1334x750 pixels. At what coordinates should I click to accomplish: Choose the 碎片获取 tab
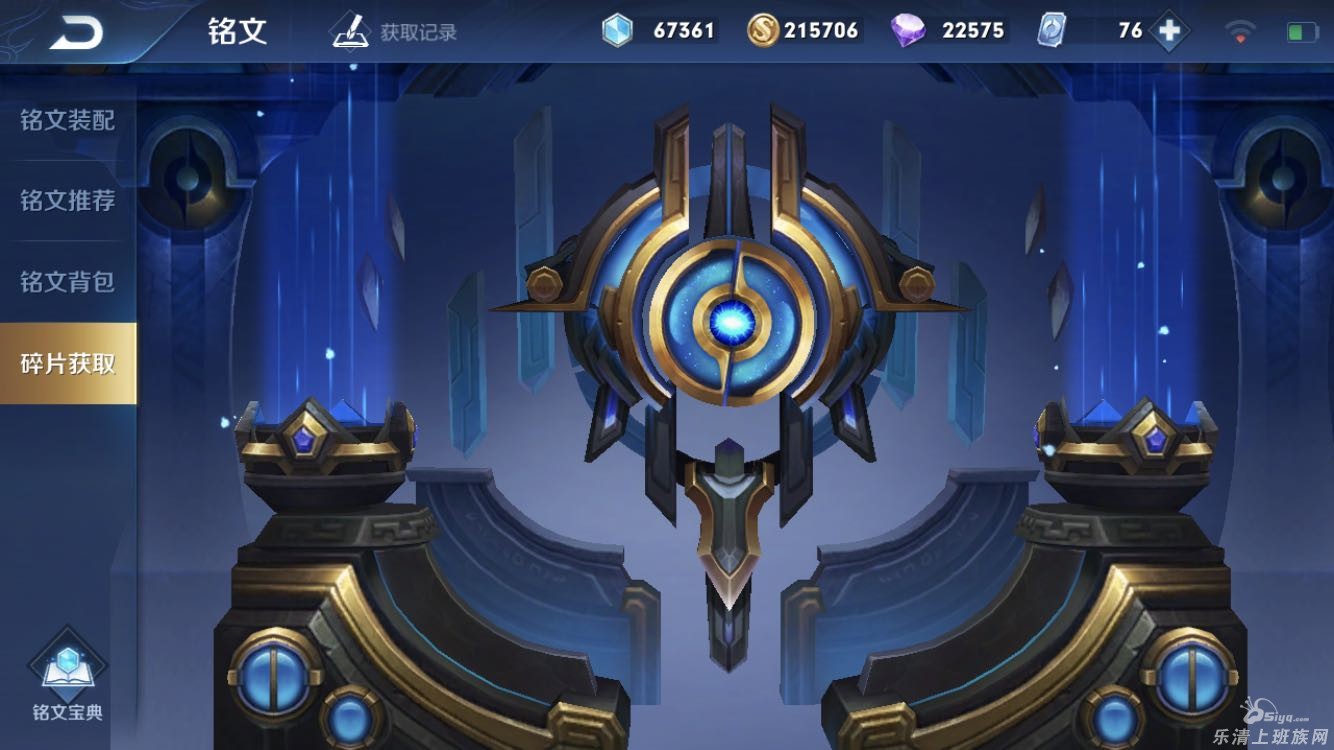point(67,363)
